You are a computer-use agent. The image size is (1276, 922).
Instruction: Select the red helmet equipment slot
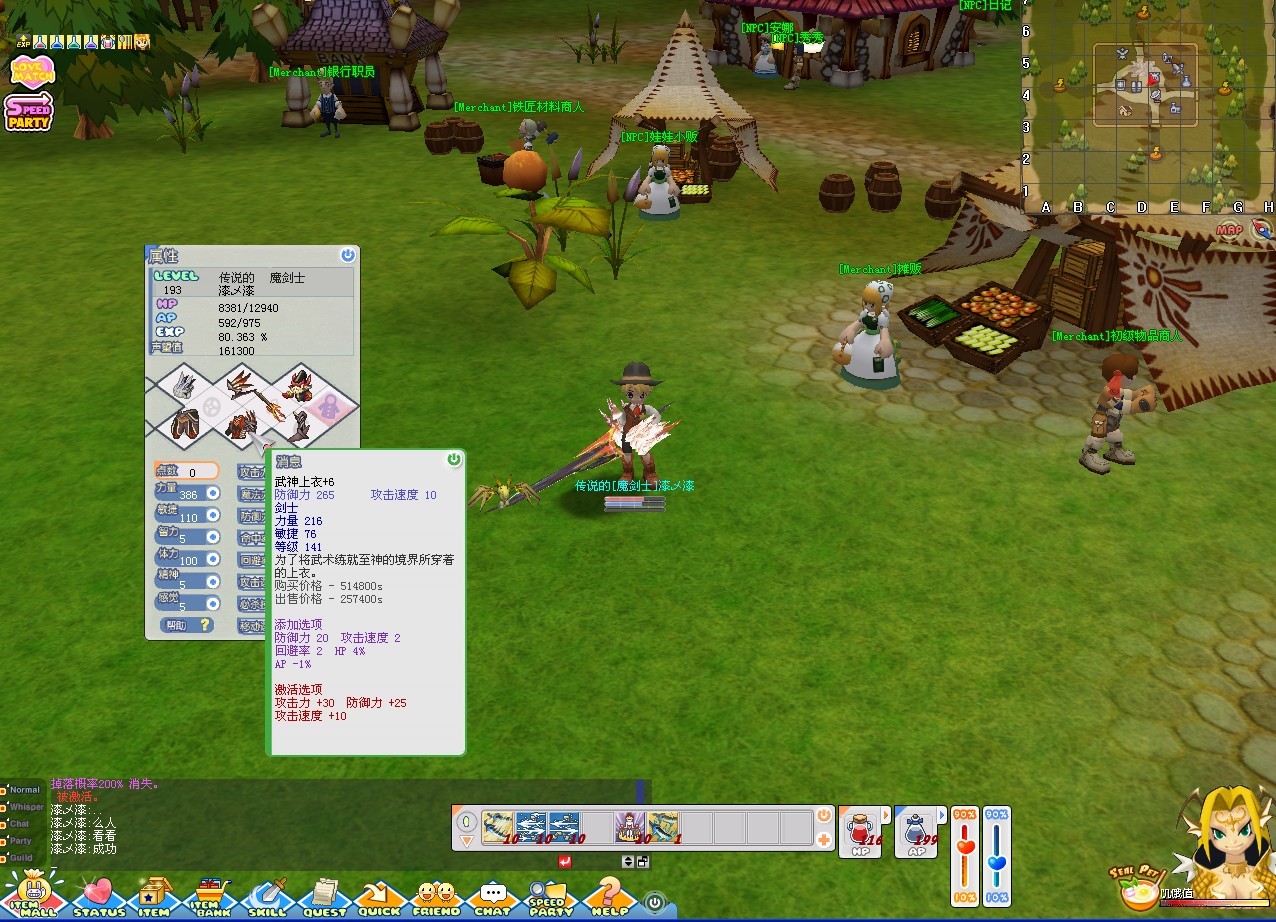pos(299,381)
